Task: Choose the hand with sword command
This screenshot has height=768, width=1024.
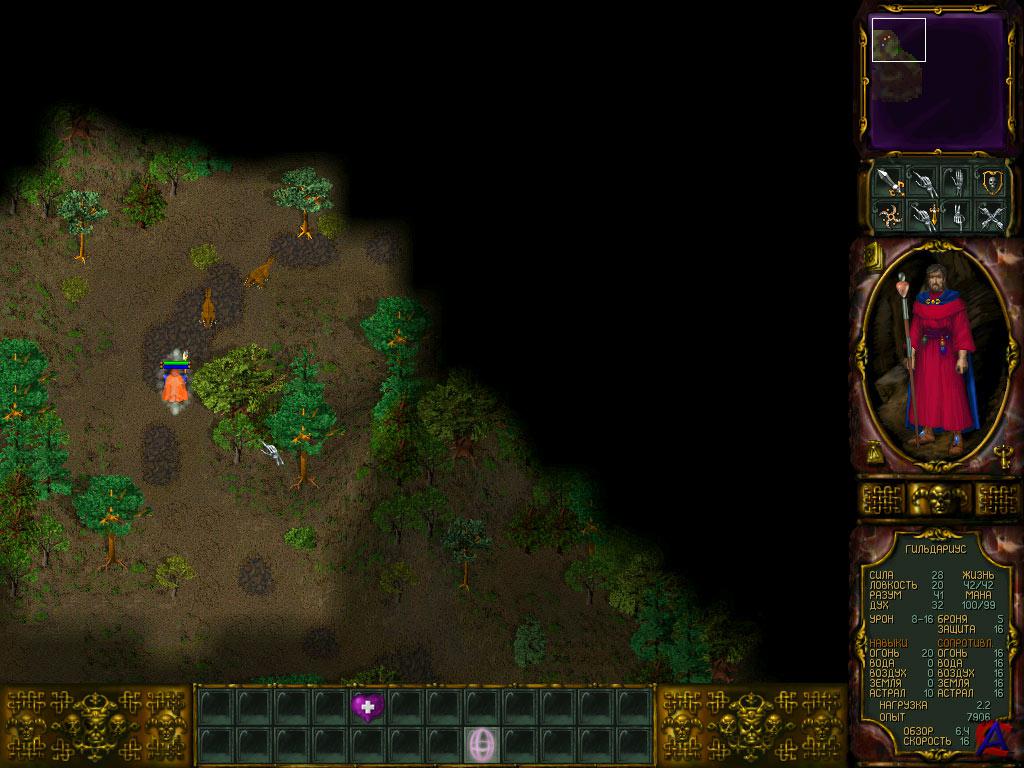Action: [922, 214]
